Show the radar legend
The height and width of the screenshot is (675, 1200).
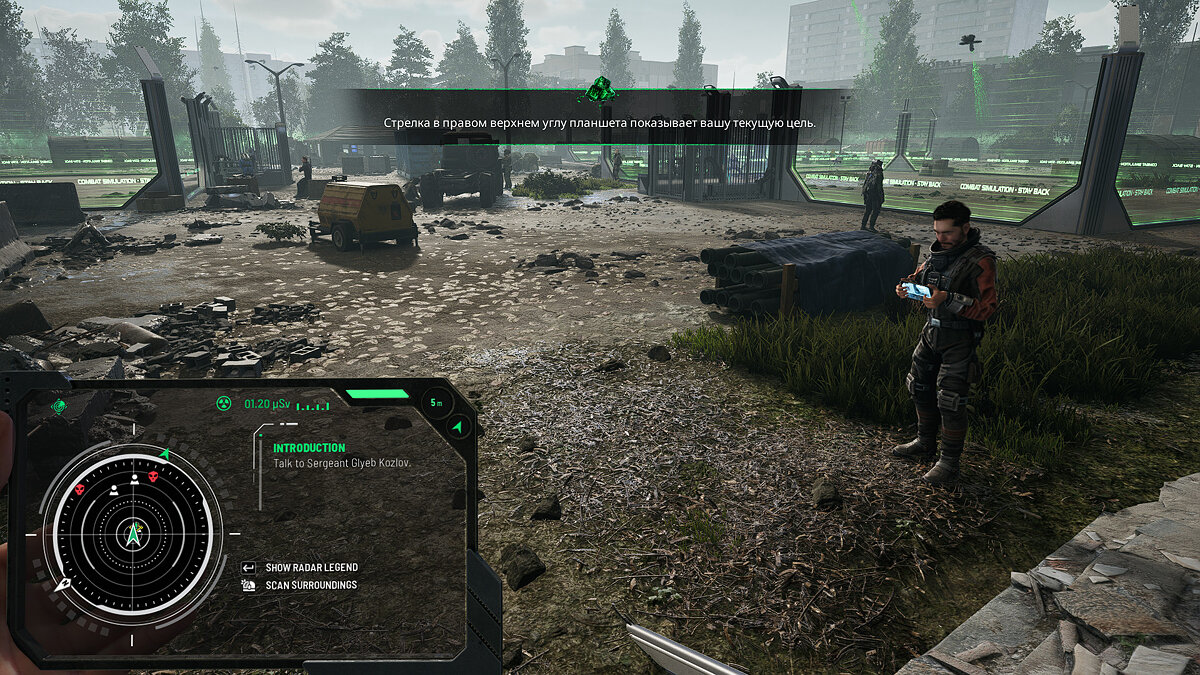pyautogui.click(x=311, y=567)
